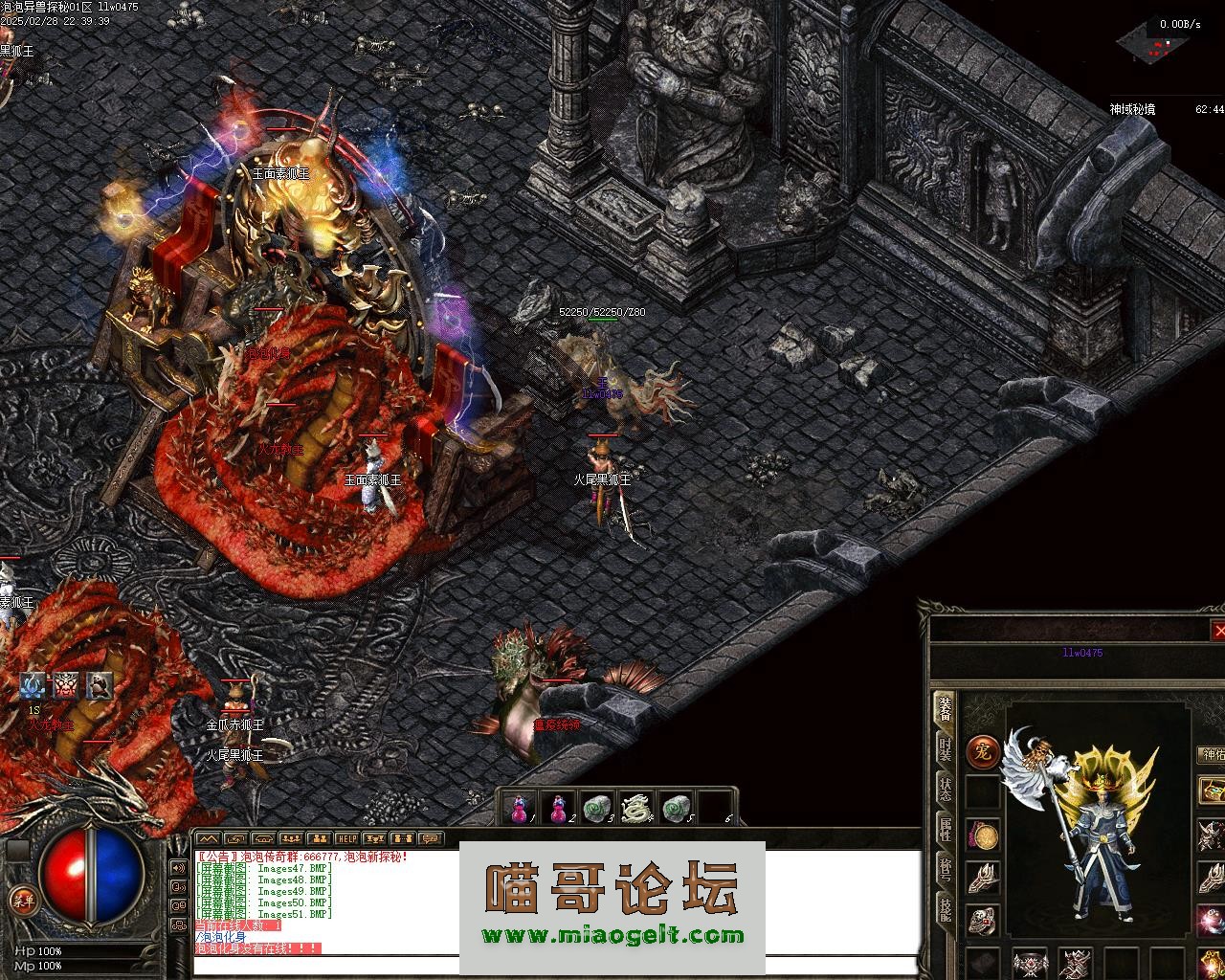1225x980 pixels.
Task: Select the gold medallion equipment slot
Action: pyautogui.click(x=983, y=835)
